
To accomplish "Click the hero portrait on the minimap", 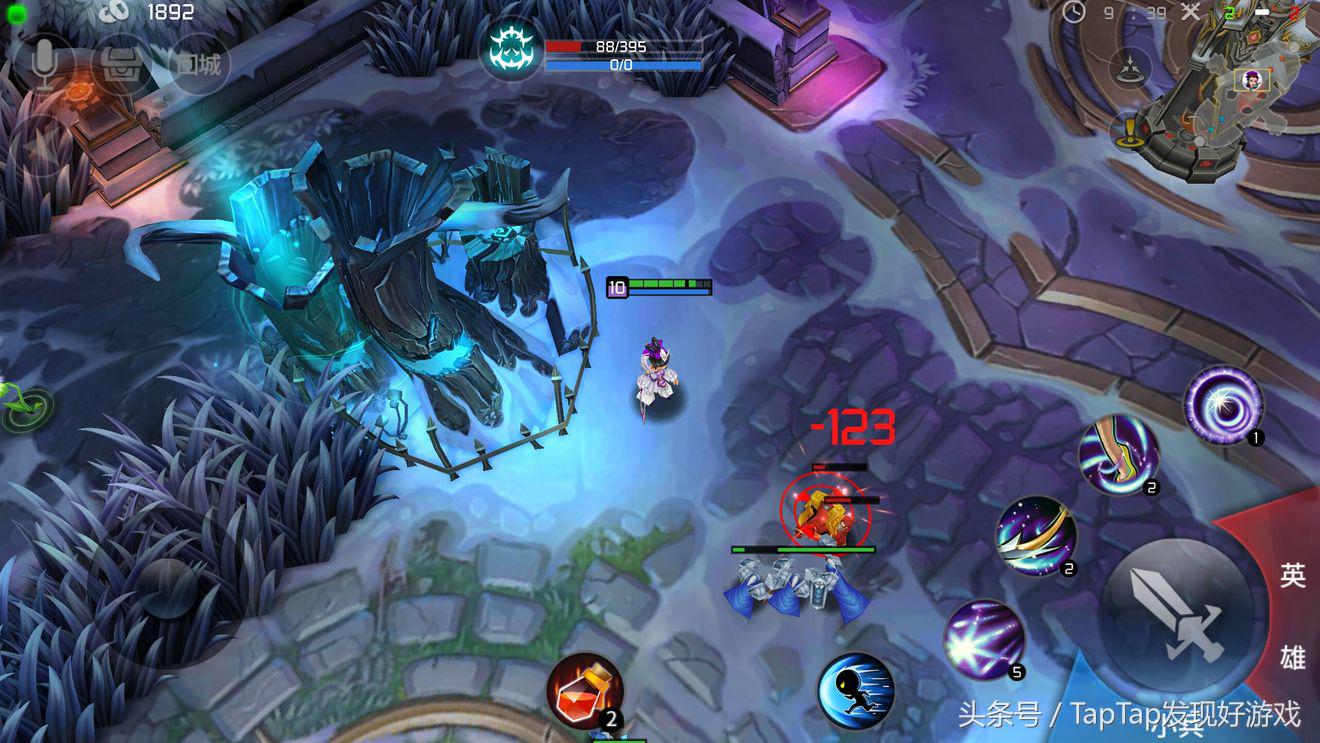I will tap(1253, 79).
